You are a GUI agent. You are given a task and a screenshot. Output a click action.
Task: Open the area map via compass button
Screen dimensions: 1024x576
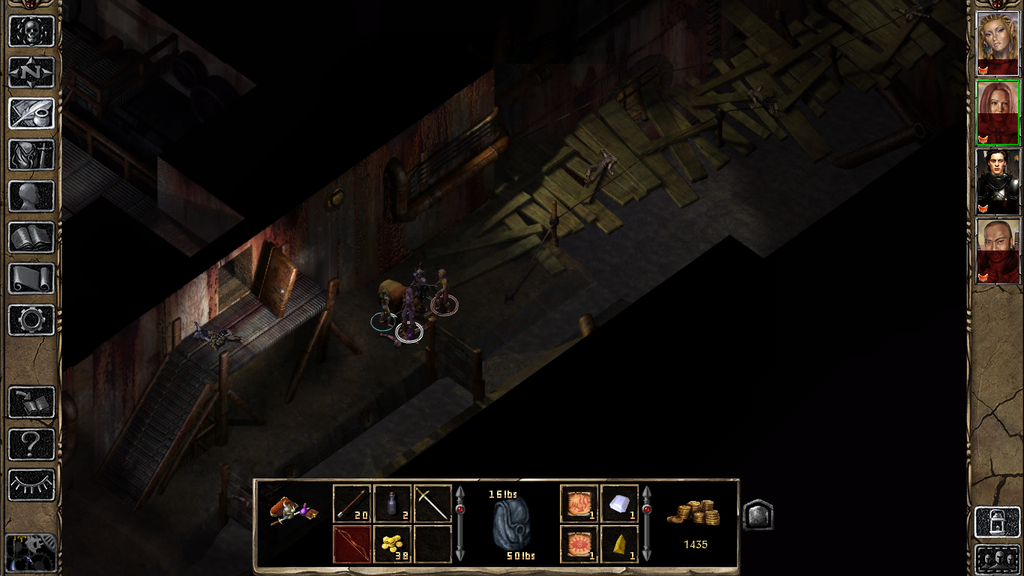pos(31,72)
